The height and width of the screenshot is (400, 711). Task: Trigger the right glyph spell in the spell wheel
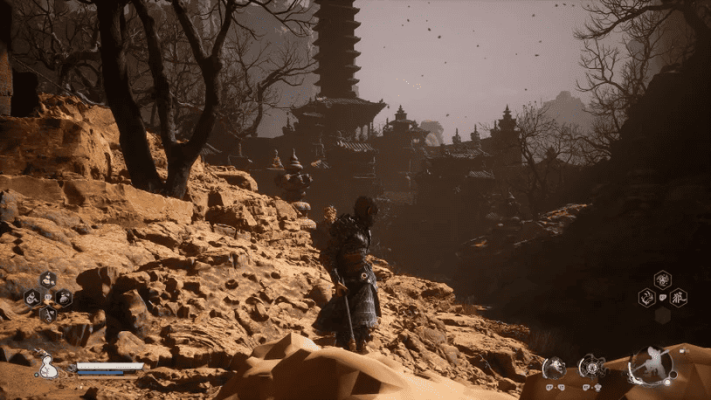(678, 297)
